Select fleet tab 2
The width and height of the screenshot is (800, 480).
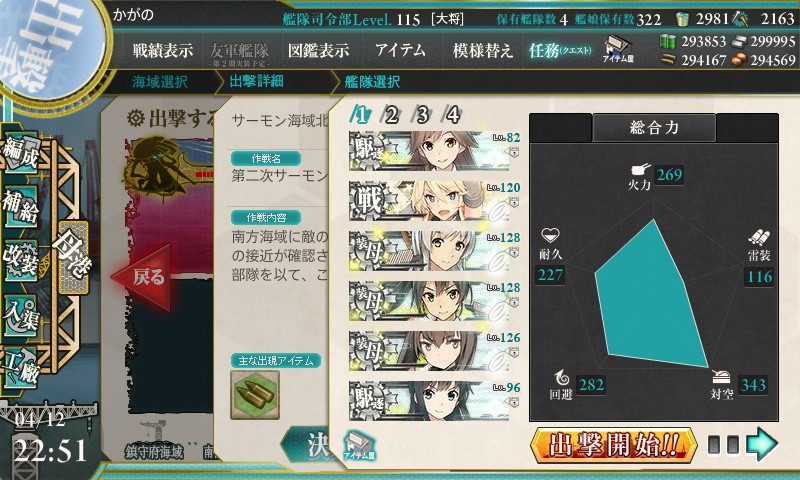pos(392,115)
